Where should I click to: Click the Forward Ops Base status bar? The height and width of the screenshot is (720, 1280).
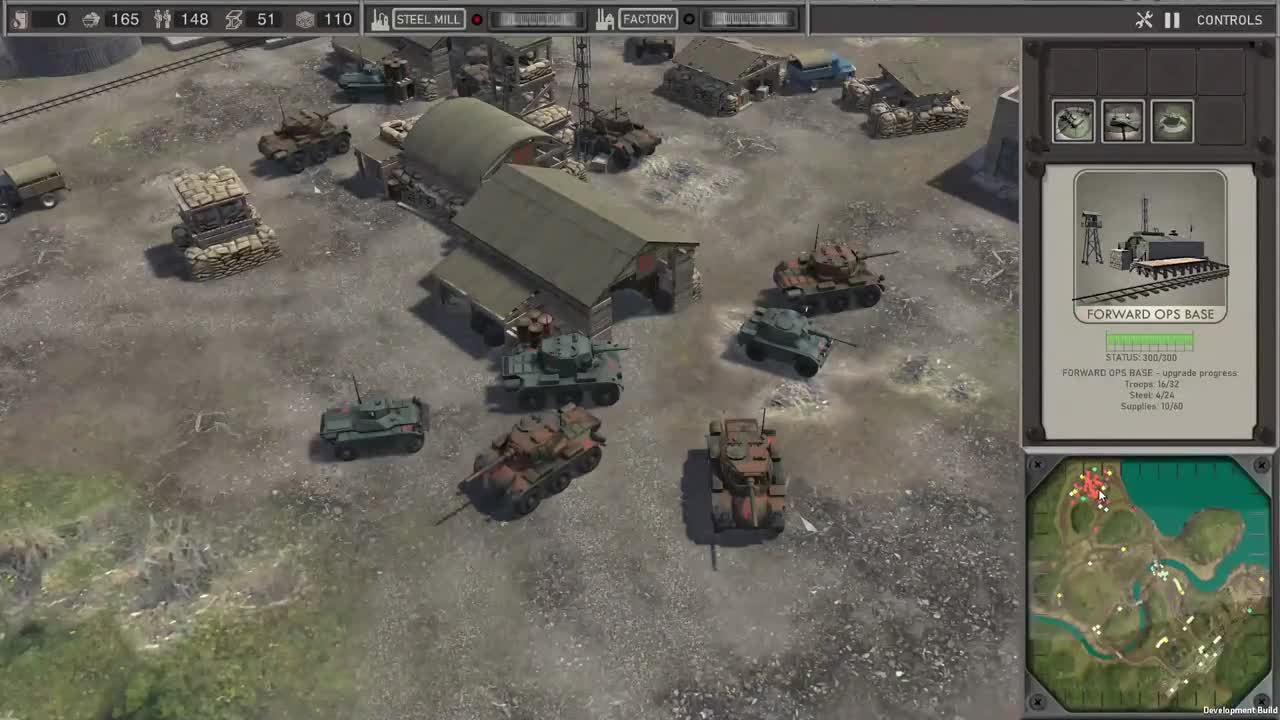pyautogui.click(x=1148, y=341)
